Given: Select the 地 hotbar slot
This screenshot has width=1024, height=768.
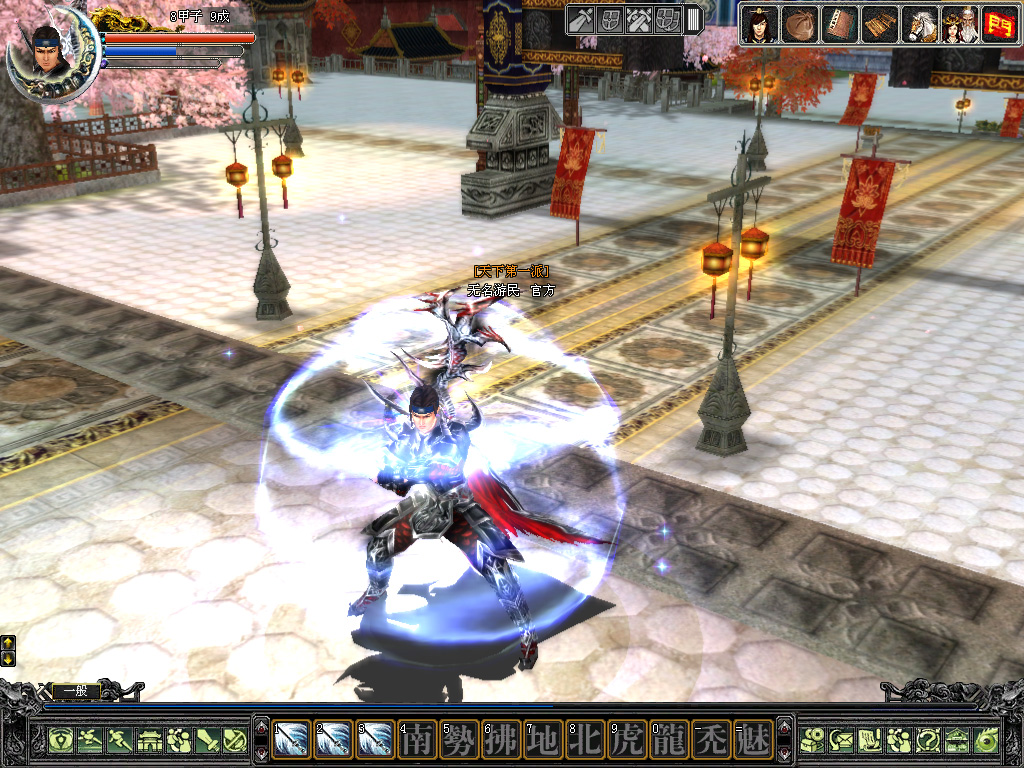Looking at the screenshot, I should [544, 739].
